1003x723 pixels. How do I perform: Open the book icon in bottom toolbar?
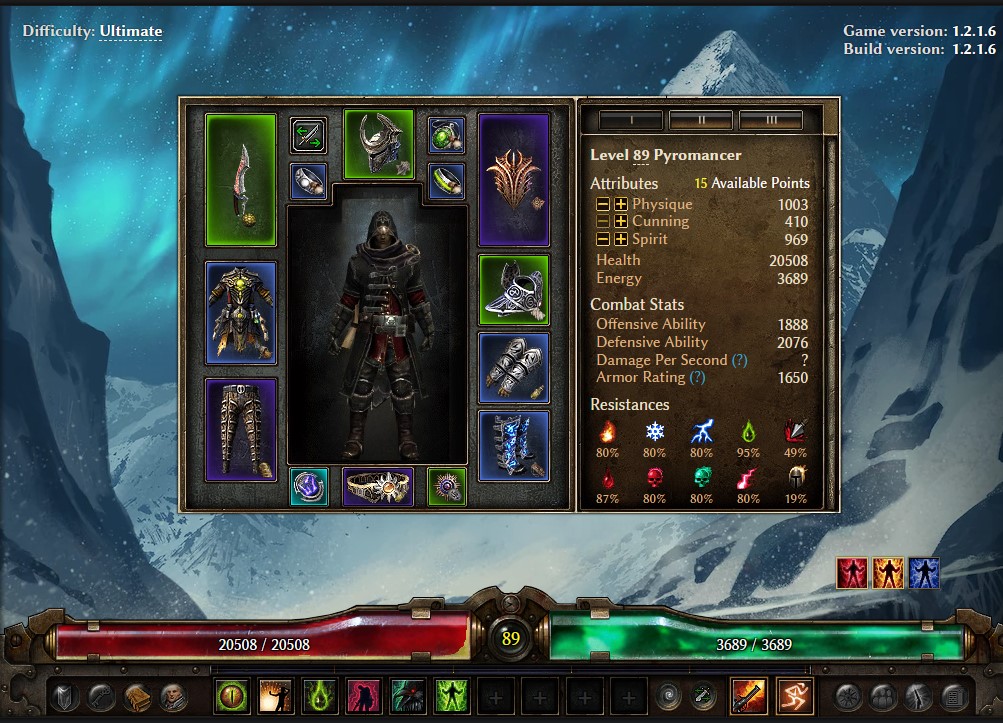[x=138, y=695]
